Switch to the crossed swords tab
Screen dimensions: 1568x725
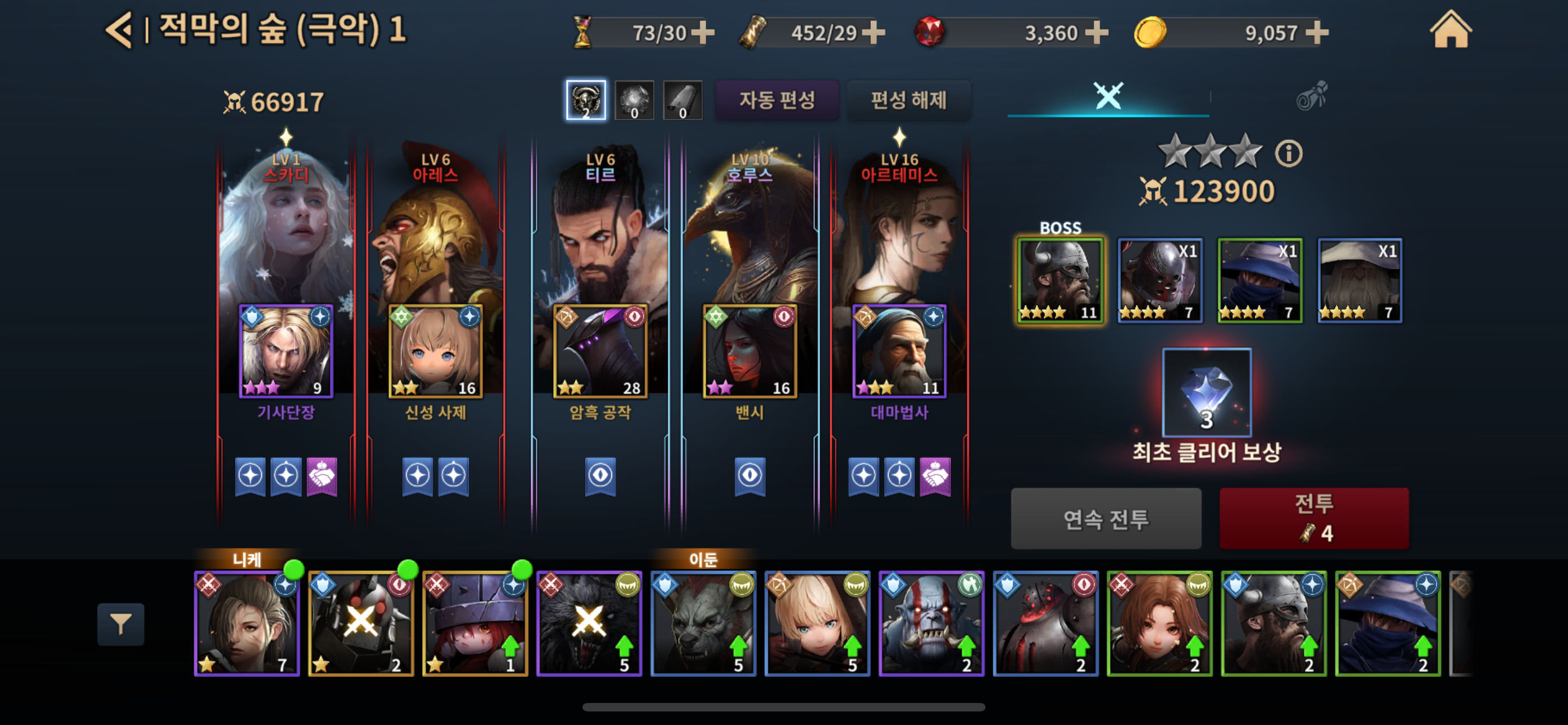point(1108,96)
